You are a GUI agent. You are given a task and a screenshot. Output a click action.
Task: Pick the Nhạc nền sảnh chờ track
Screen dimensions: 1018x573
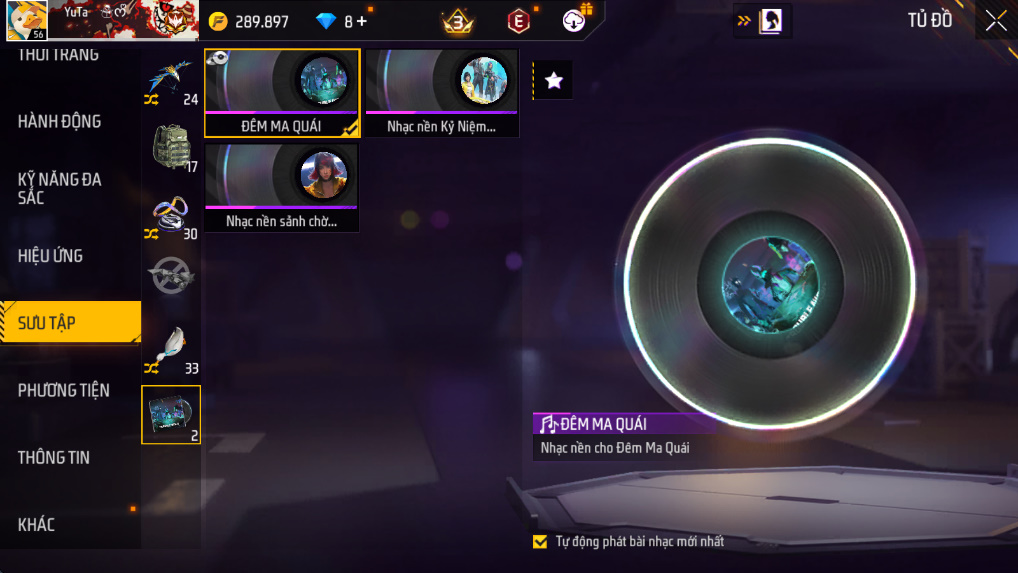pos(282,188)
